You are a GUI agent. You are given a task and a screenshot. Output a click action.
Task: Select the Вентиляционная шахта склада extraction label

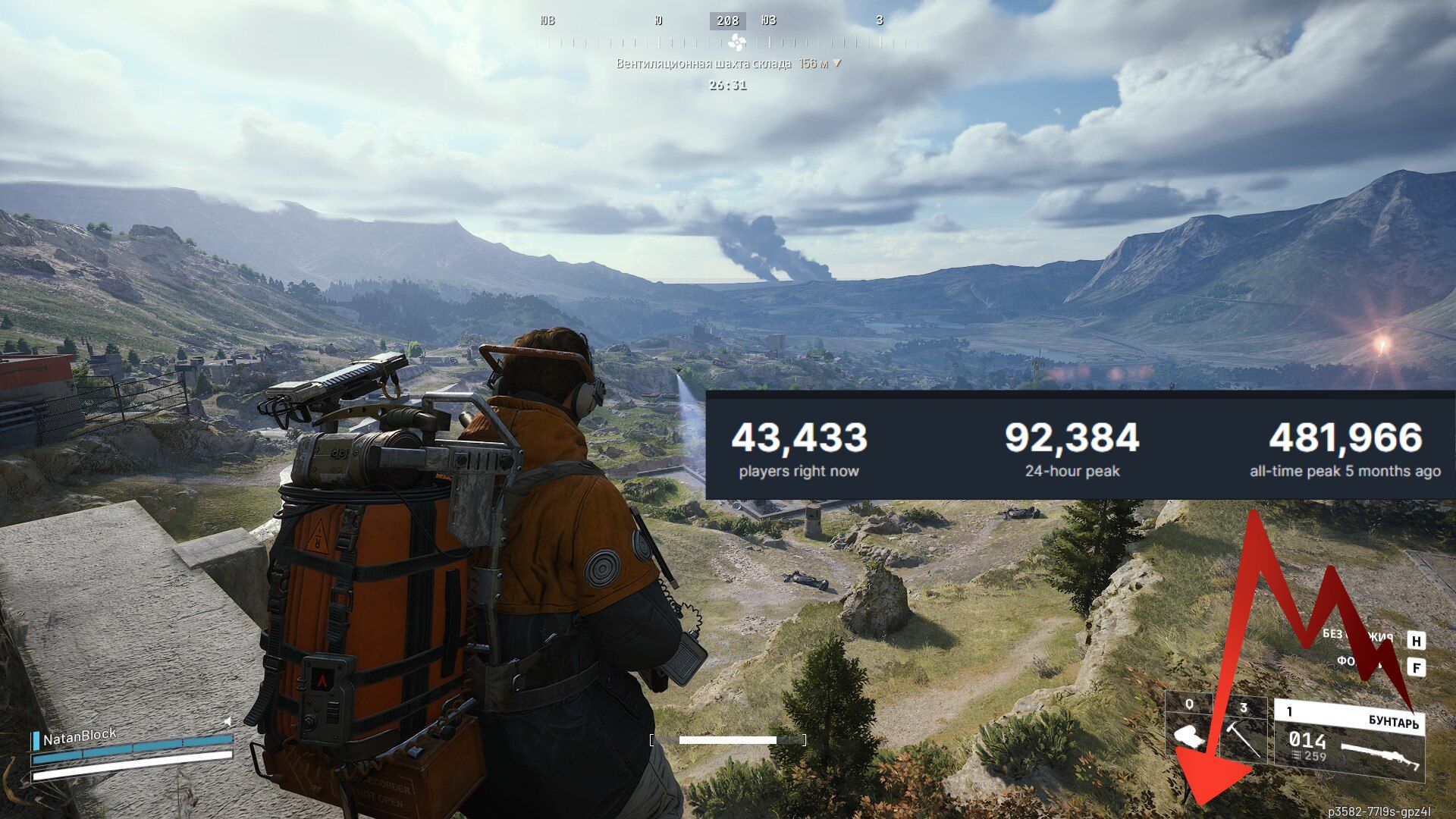(703, 64)
